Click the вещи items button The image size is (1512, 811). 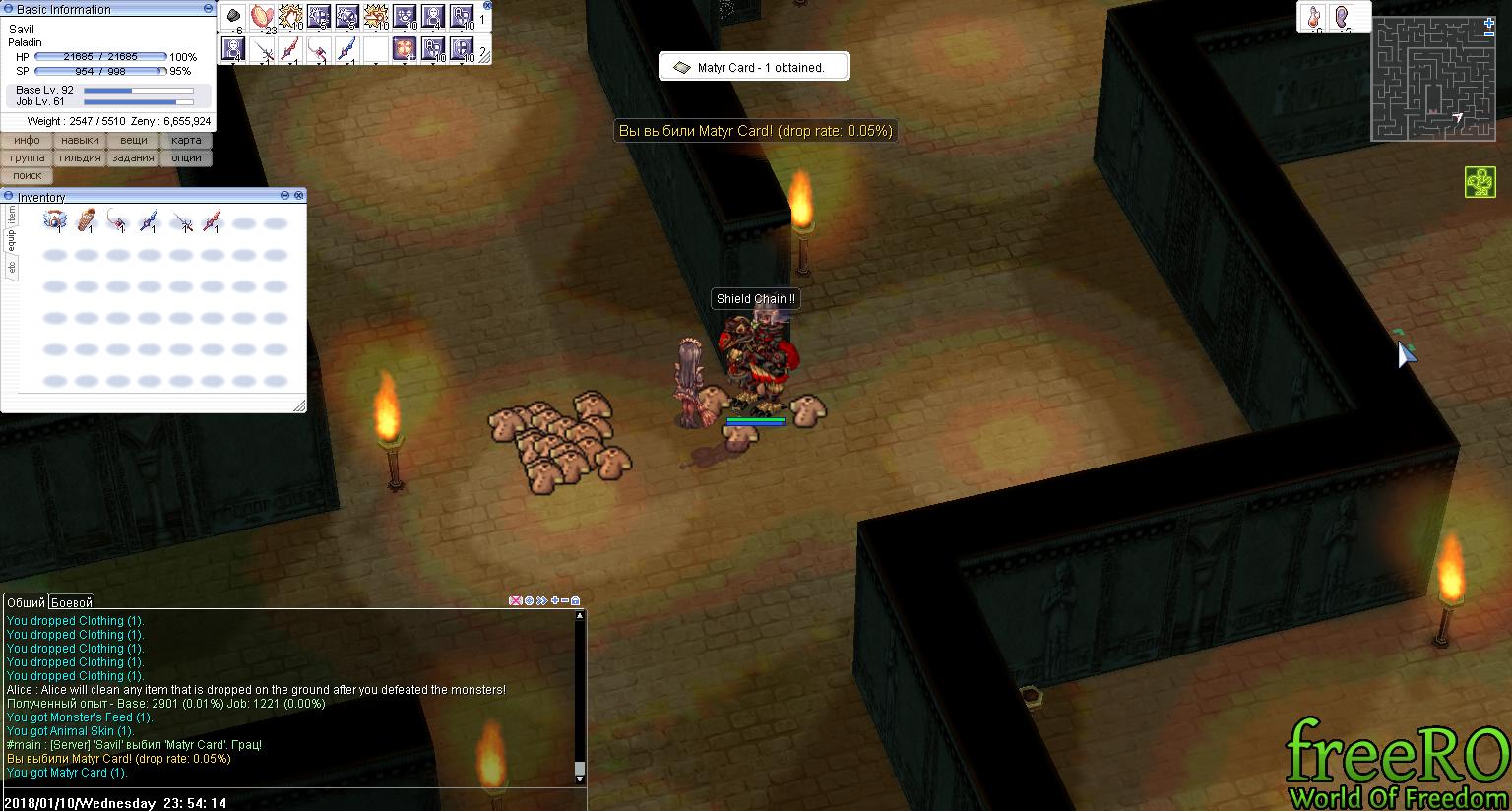tap(133, 141)
